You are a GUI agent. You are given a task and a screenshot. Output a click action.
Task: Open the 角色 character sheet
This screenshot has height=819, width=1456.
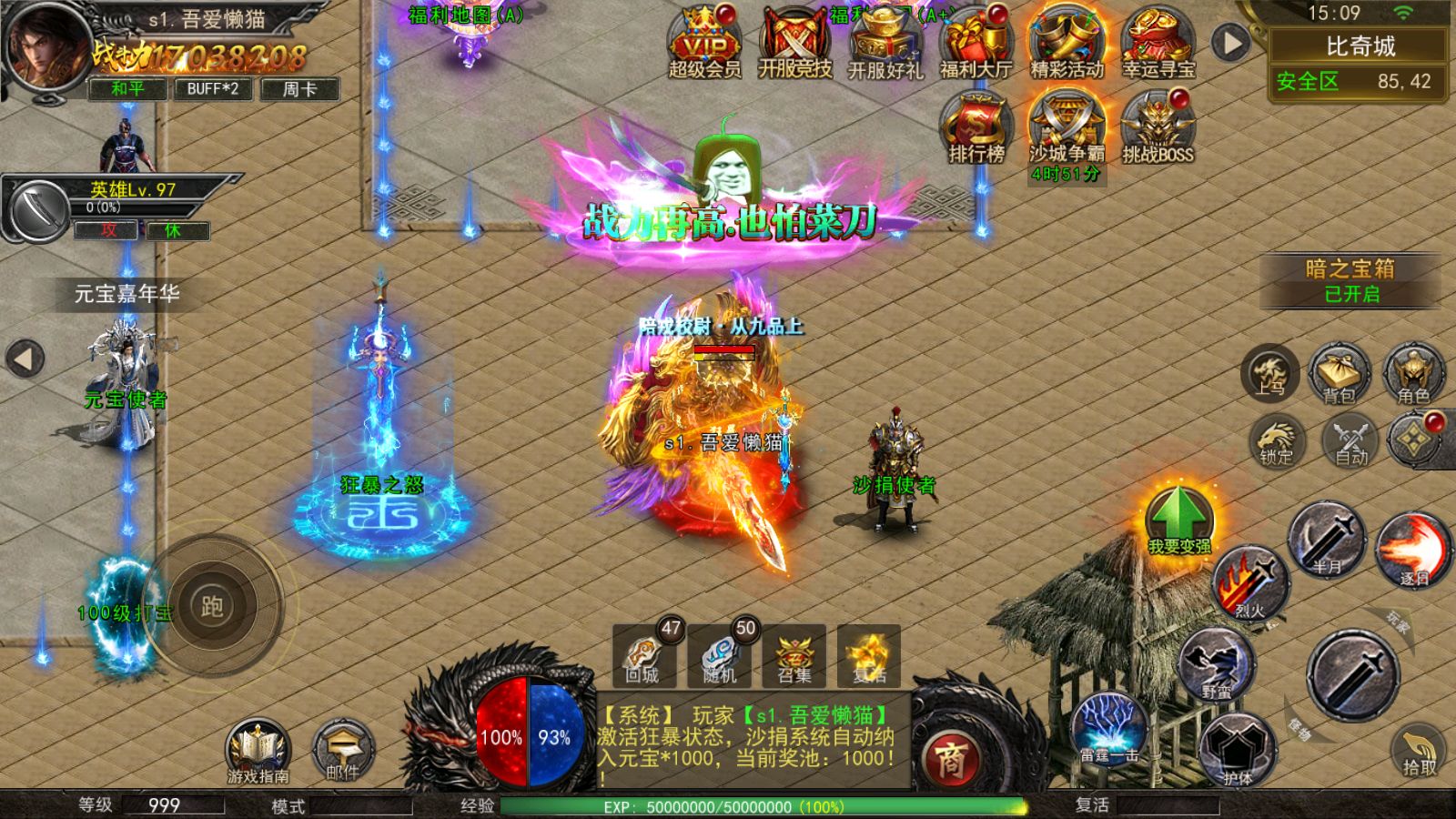(1413, 373)
